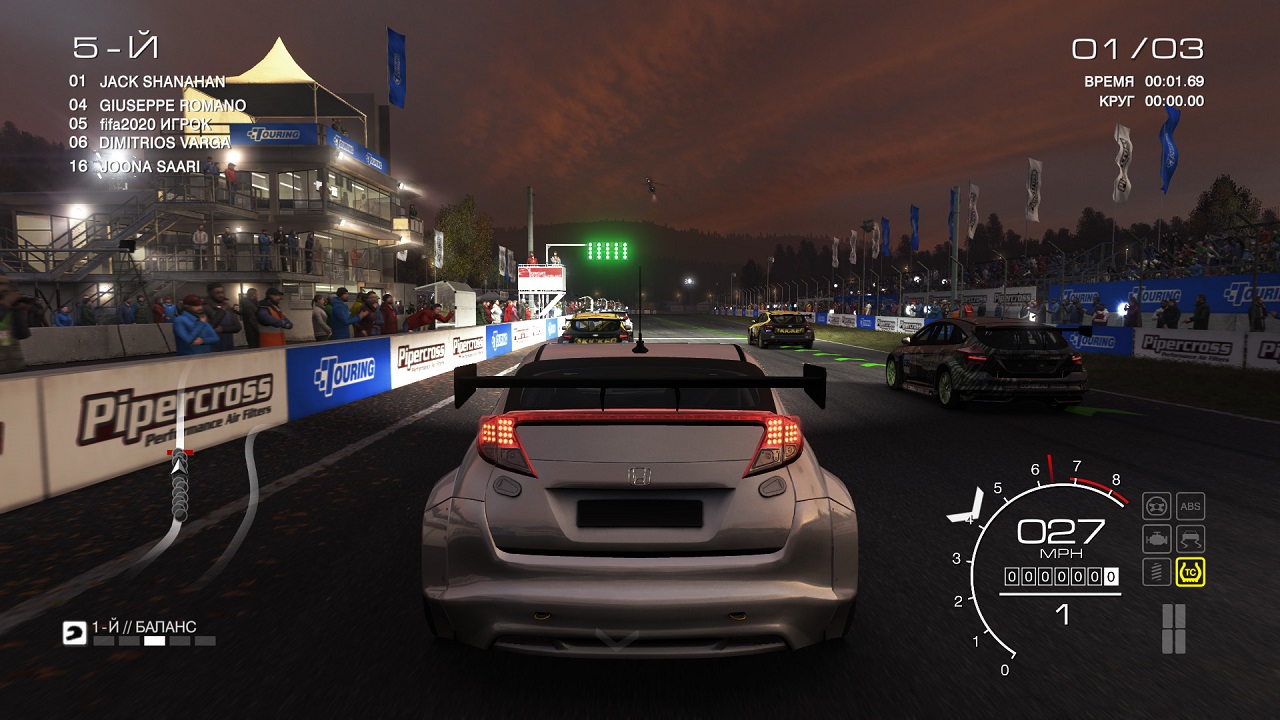Click the steering wheel assist icon
The height and width of the screenshot is (720, 1280).
[x=1157, y=506]
